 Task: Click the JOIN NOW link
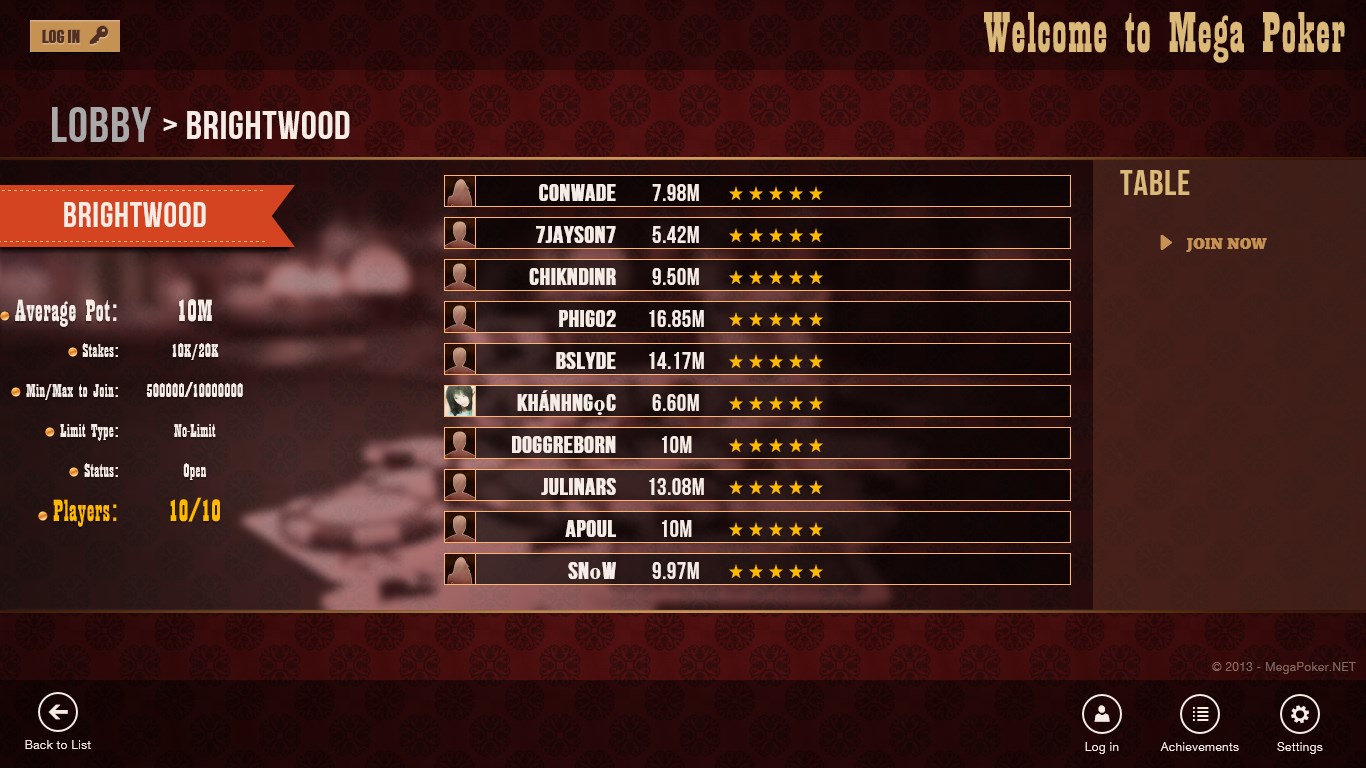tap(1224, 243)
